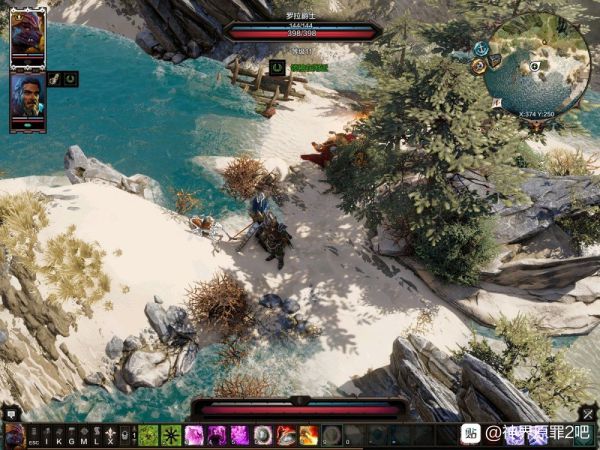This screenshot has height=450, width=600.
Task: Open the journal with the L button
Action: coord(97,436)
